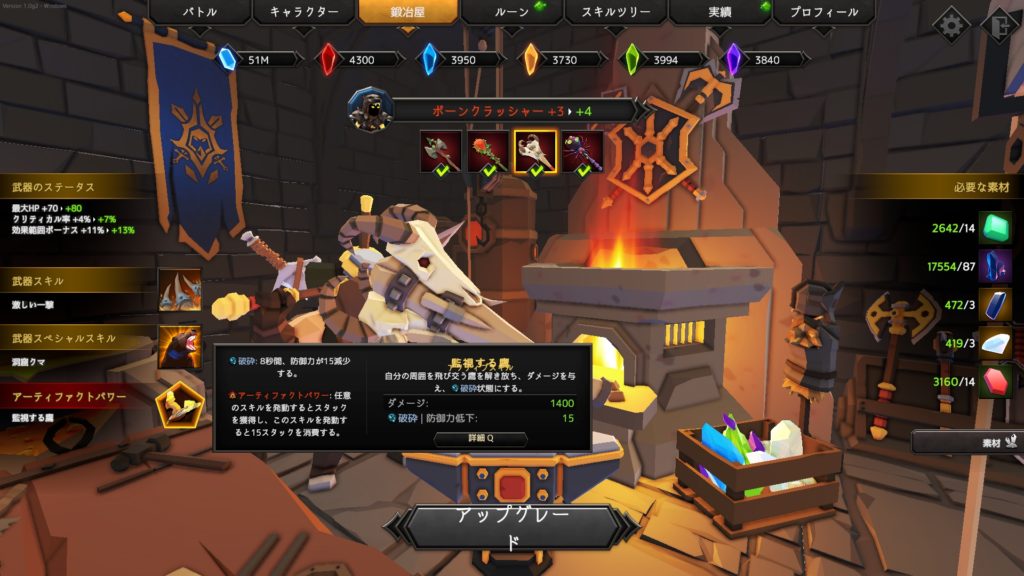
Task: Show the 実績 tab
Action: coord(719,13)
